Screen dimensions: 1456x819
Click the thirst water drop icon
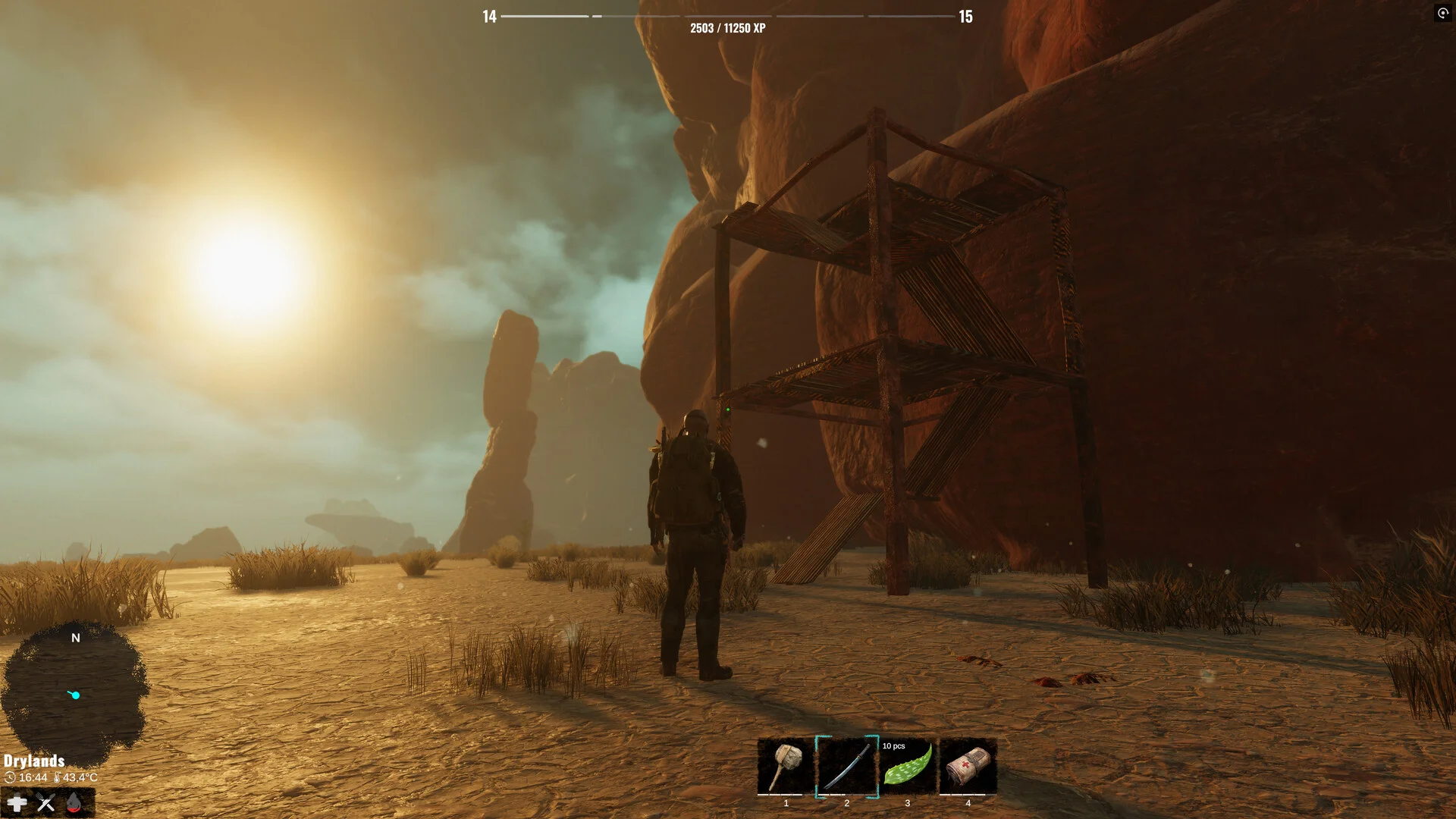click(x=74, y=803)
